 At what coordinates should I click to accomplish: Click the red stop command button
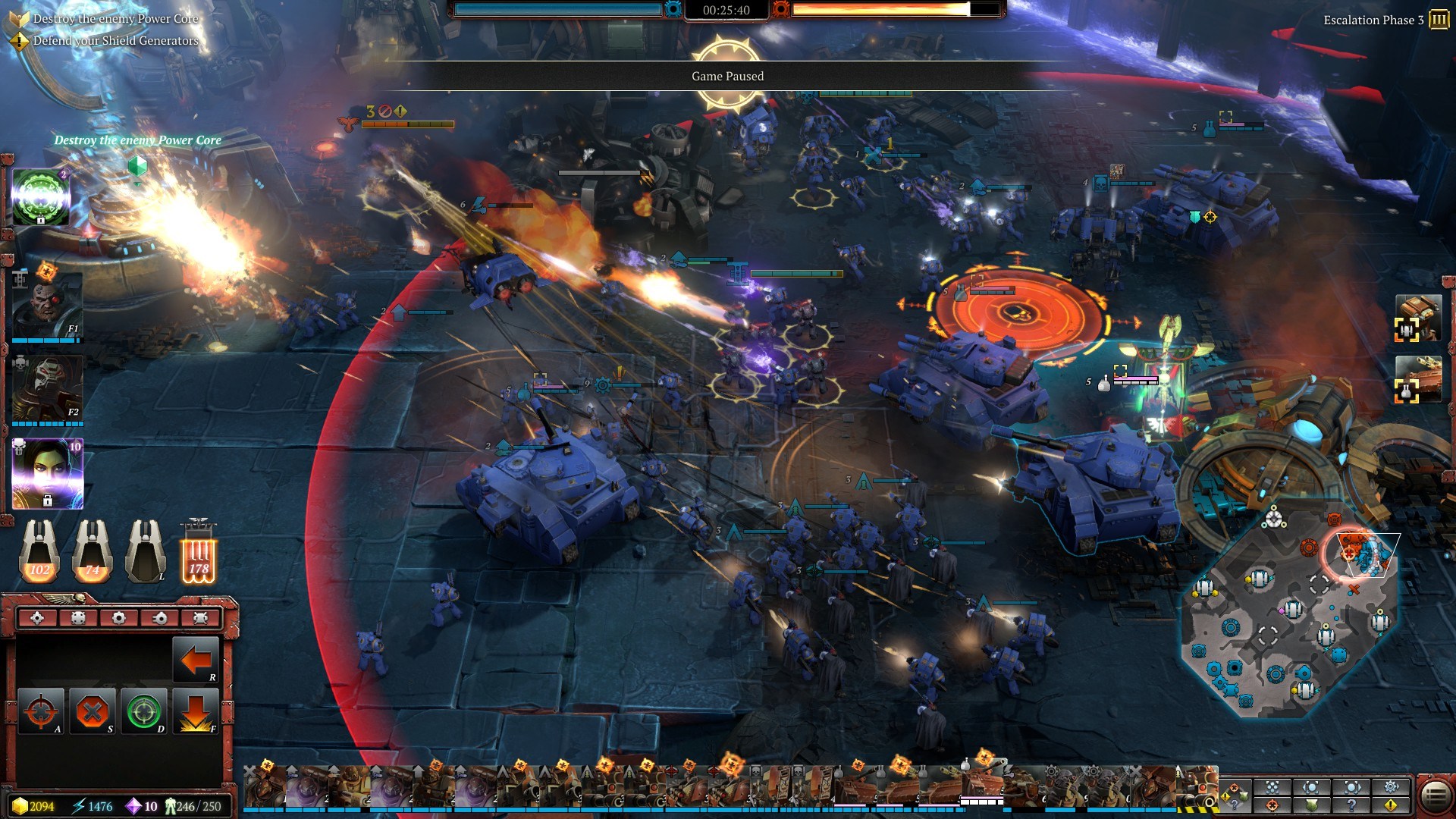pos(93,711)
